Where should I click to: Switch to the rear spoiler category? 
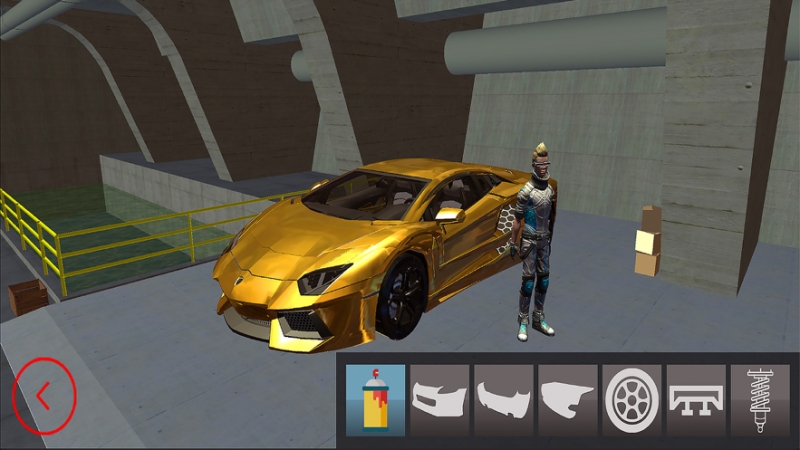coord(696,400)
